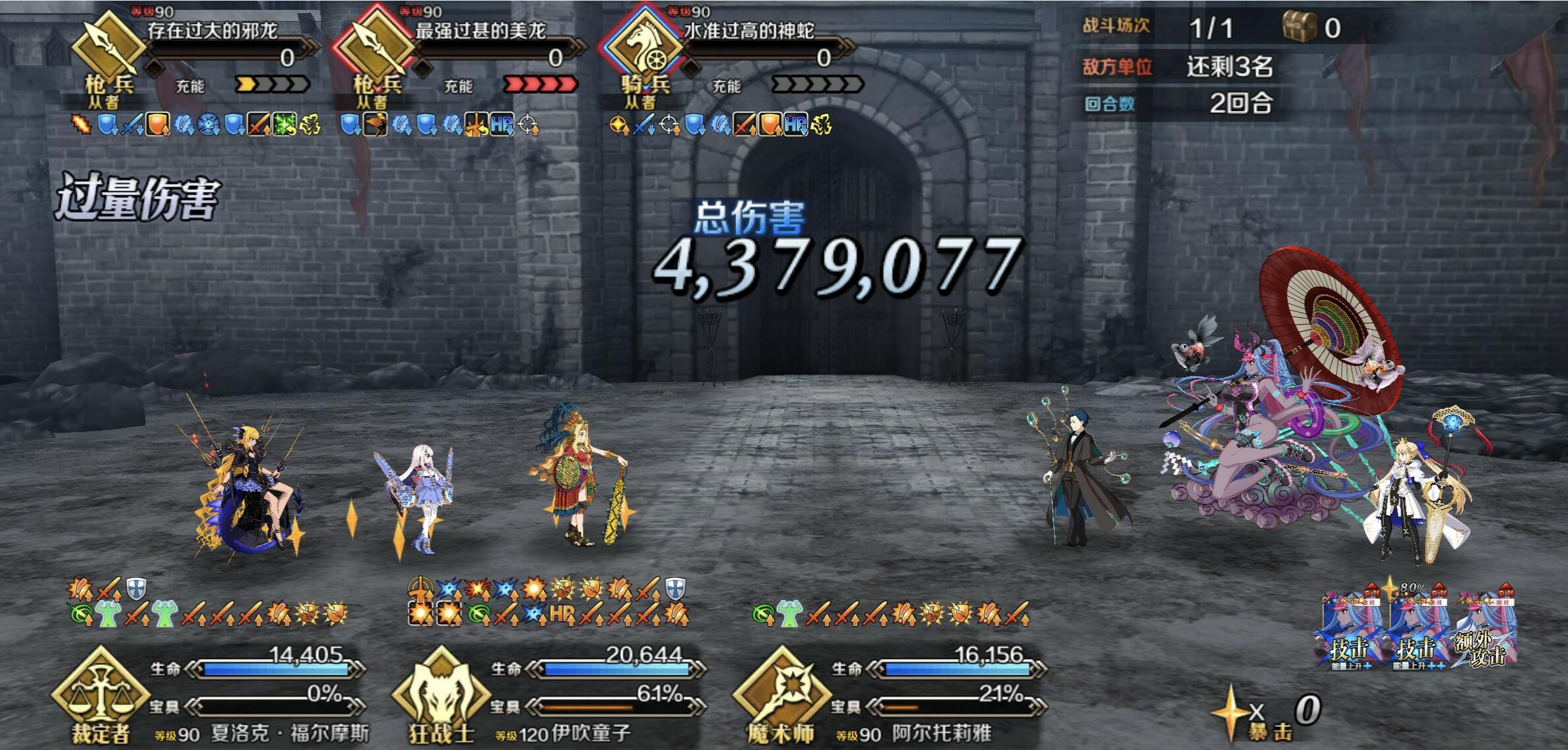Tap the Berserker class beast icon
The height and width of the screenshot is (750, 1568).
coord(440,689)
